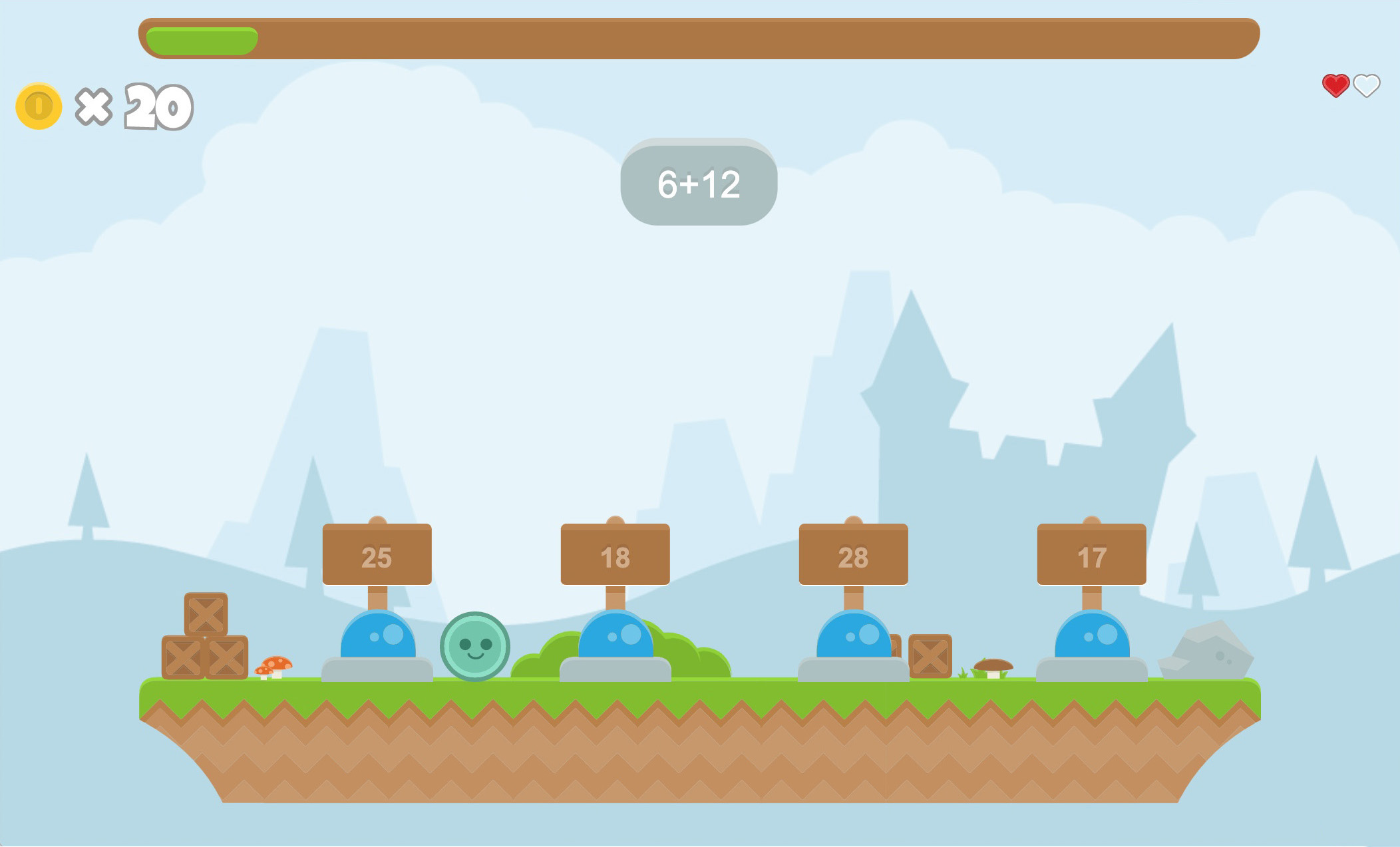Choose the answer post labeled 28
Screen dimensions: 1400x847
coord(855,556)
